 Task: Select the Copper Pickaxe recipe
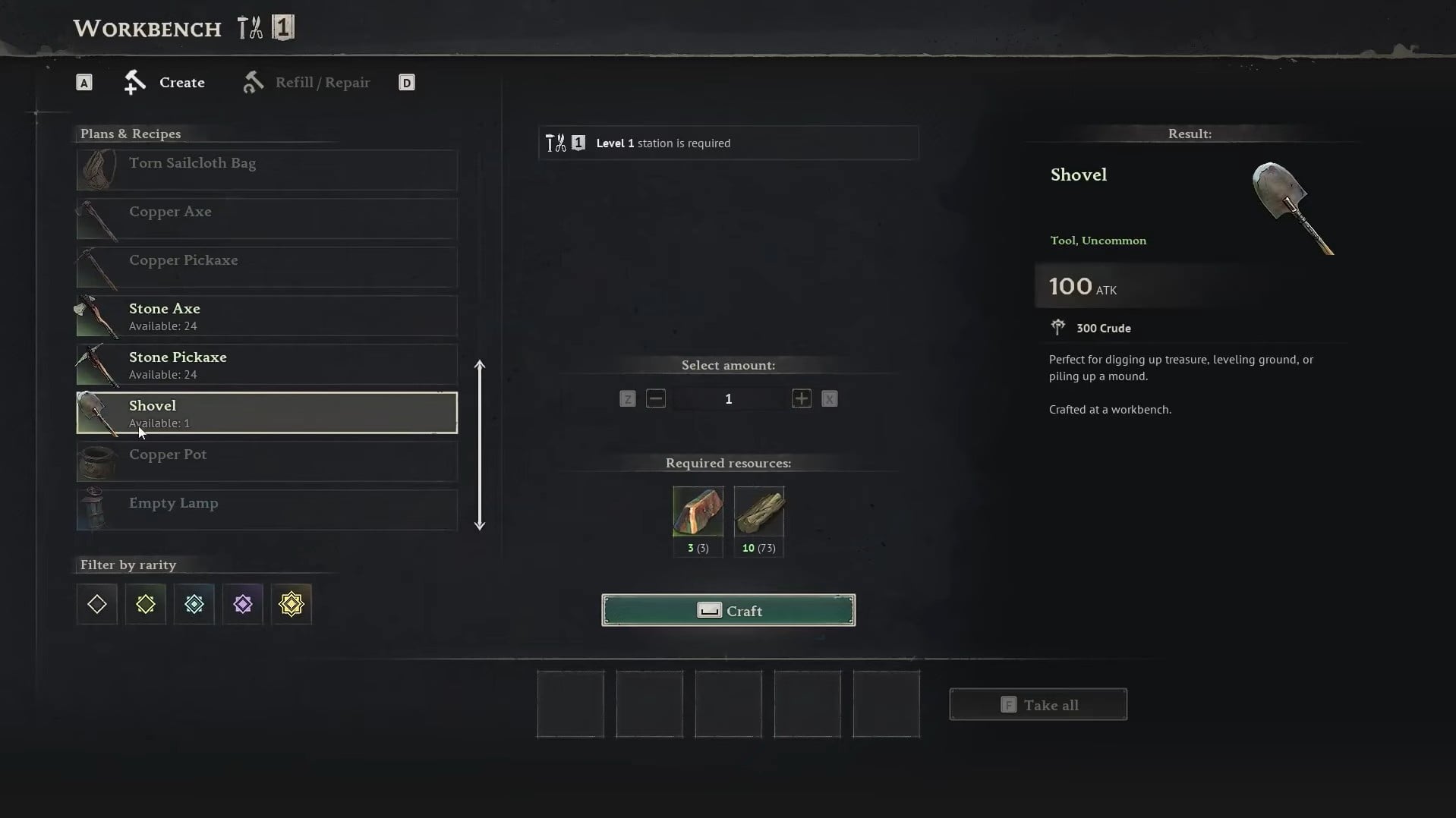[266, 267]
